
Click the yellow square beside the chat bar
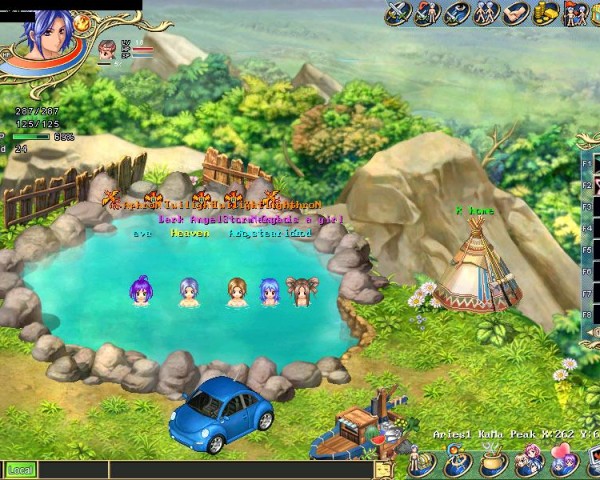click(383, 469)
